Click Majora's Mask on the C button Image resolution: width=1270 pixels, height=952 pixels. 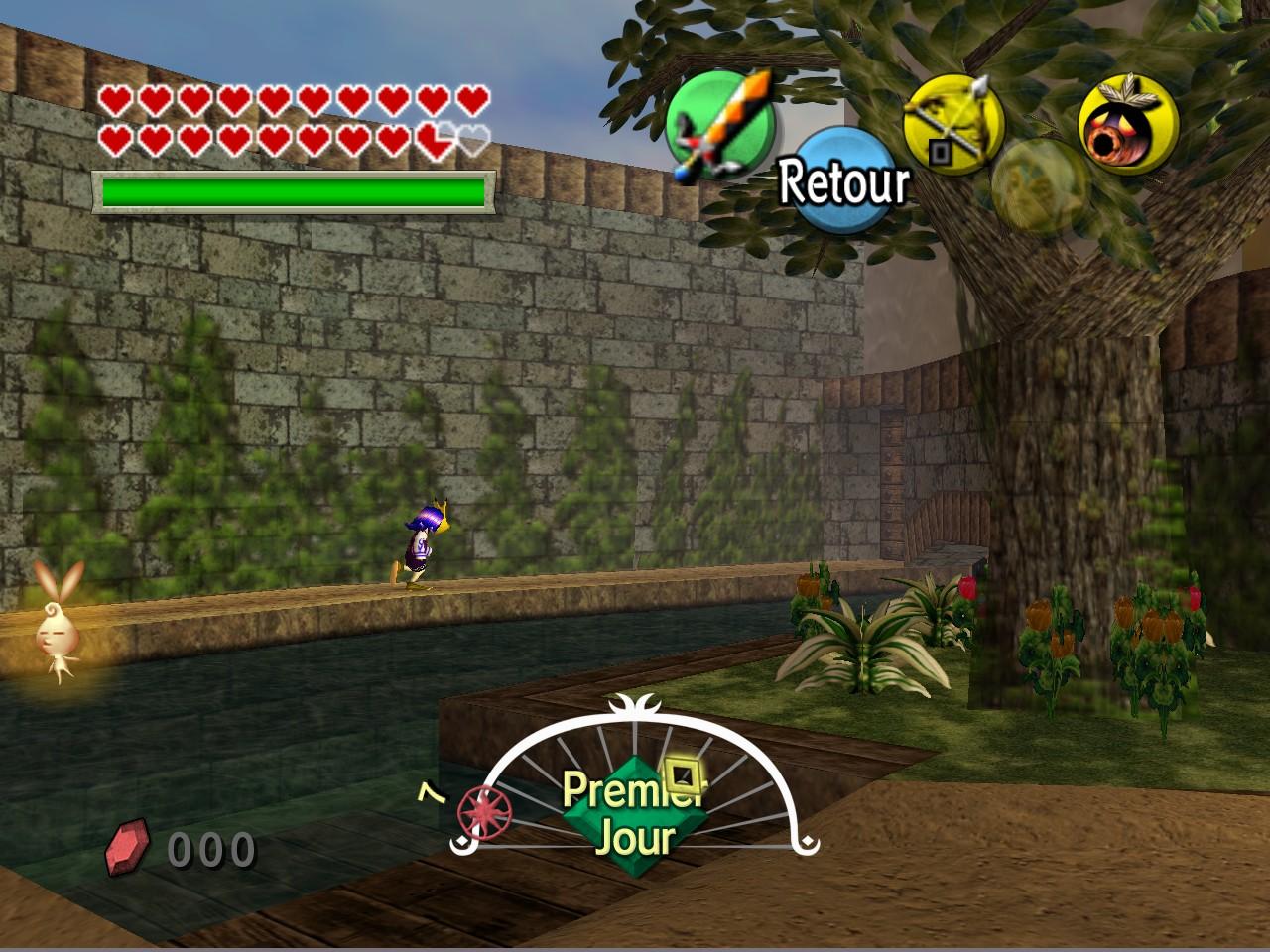pos(1131,124)
